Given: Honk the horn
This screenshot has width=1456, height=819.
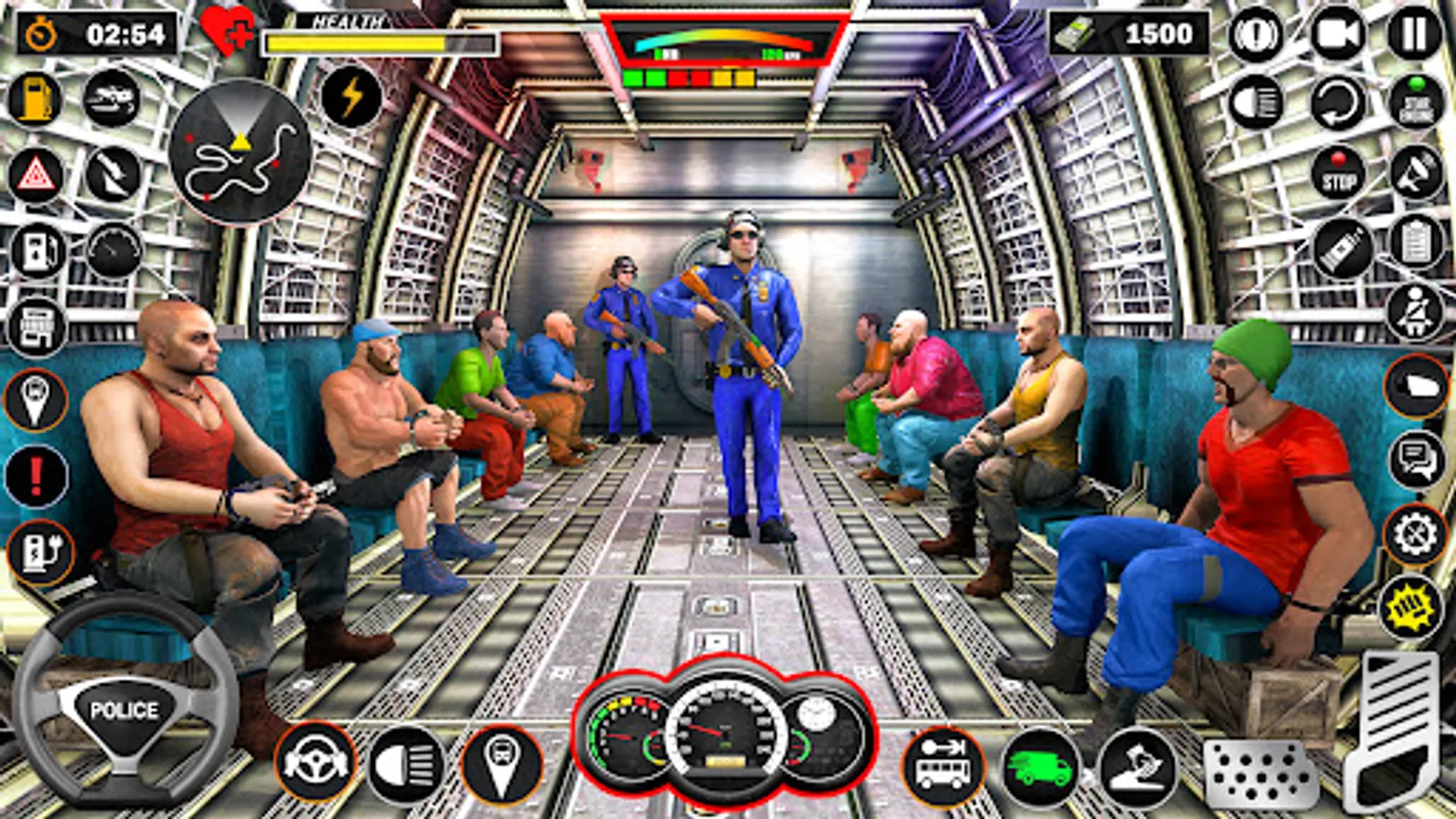Looking at the screenshot, I should point(1256,34).
